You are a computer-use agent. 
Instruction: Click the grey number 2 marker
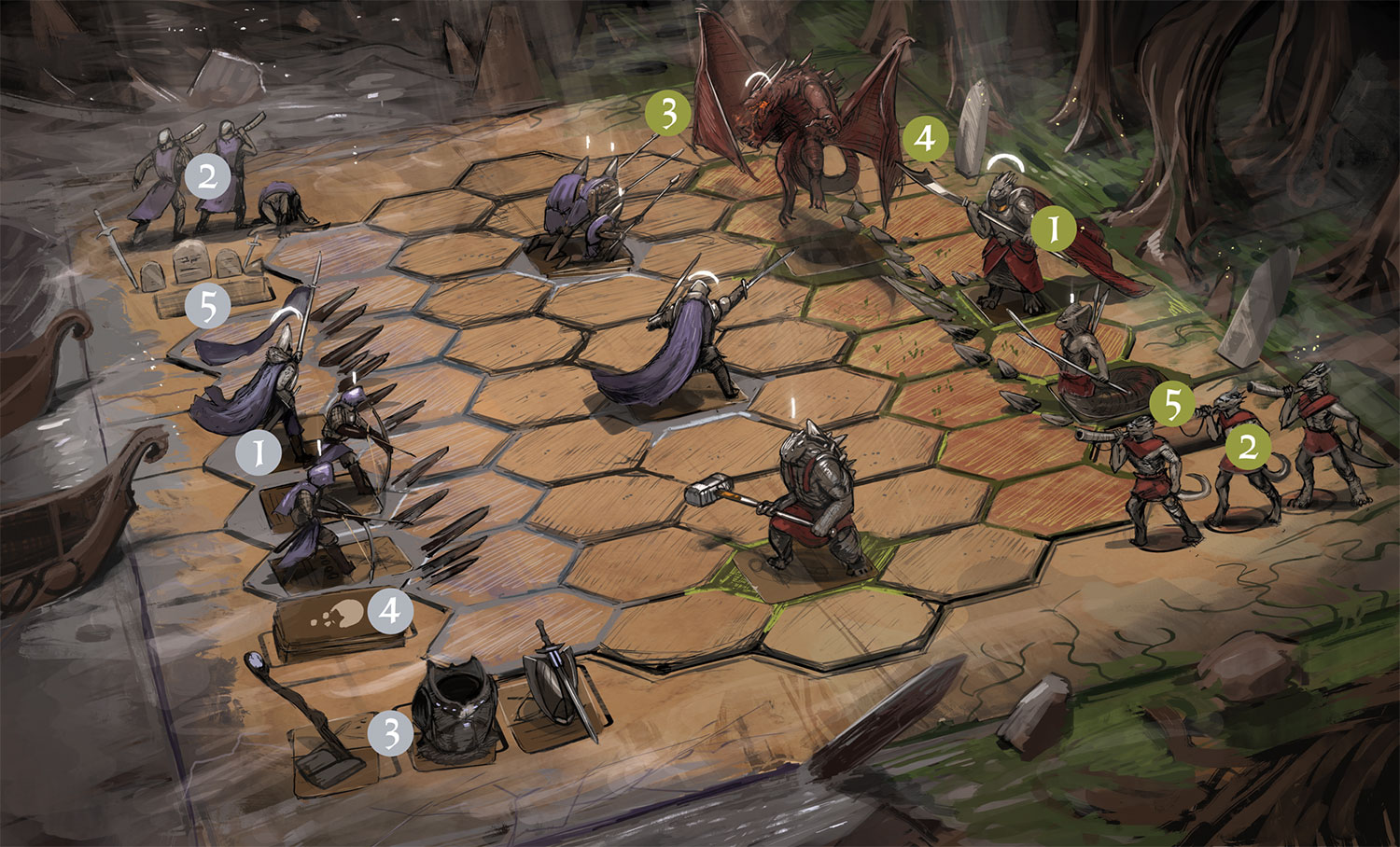[207, 175]
